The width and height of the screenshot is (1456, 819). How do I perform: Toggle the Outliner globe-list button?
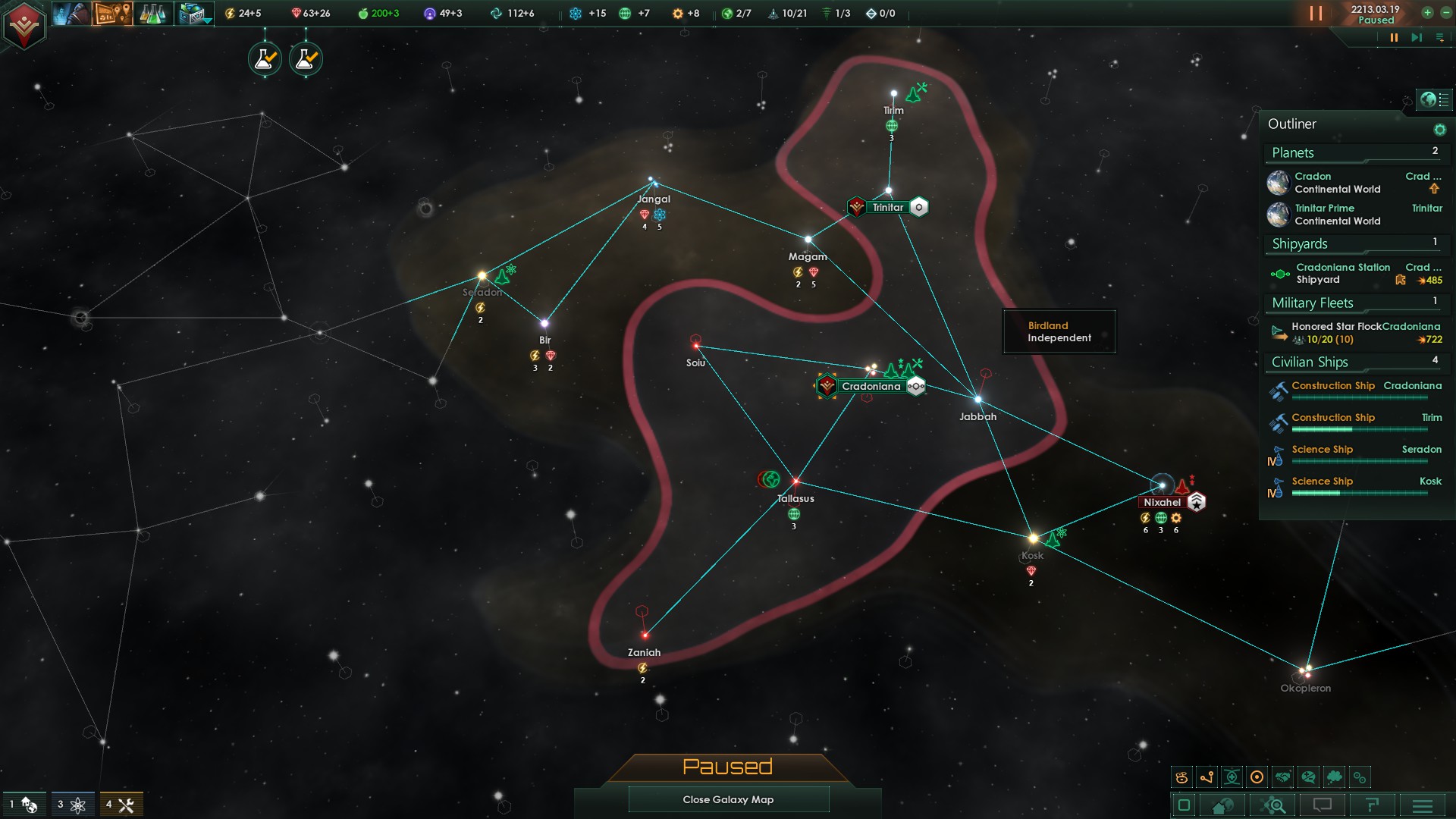pos(1434,99)
